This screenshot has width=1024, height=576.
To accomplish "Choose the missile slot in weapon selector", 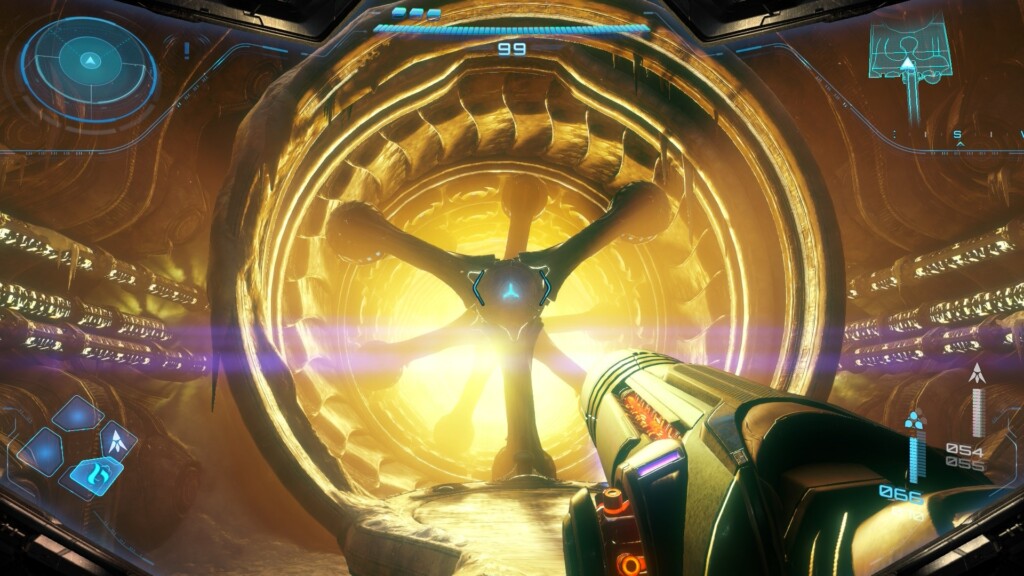I will 117,441.
